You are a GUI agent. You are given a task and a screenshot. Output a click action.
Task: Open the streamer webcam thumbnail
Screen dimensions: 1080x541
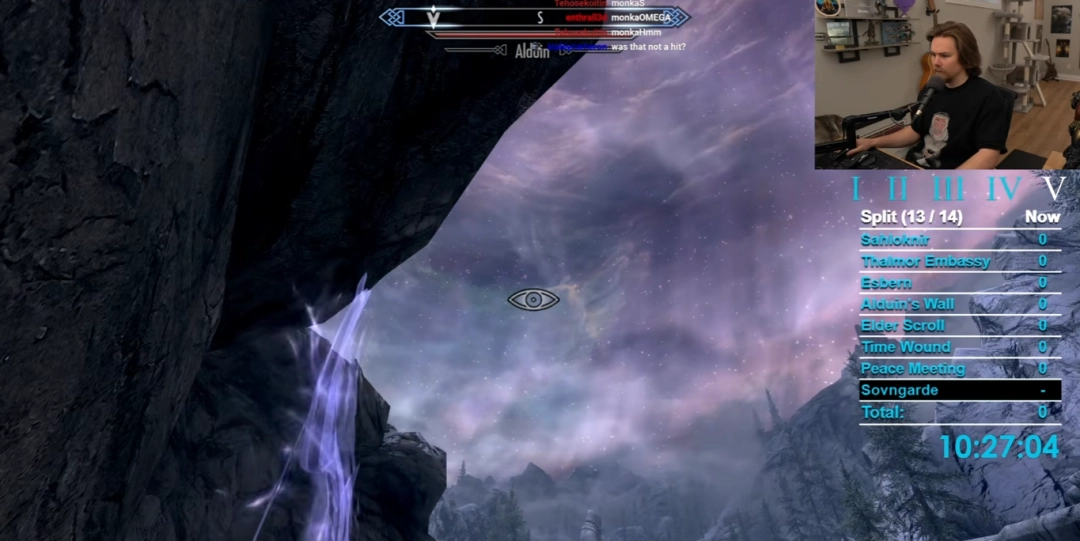[x=946, y=84]
